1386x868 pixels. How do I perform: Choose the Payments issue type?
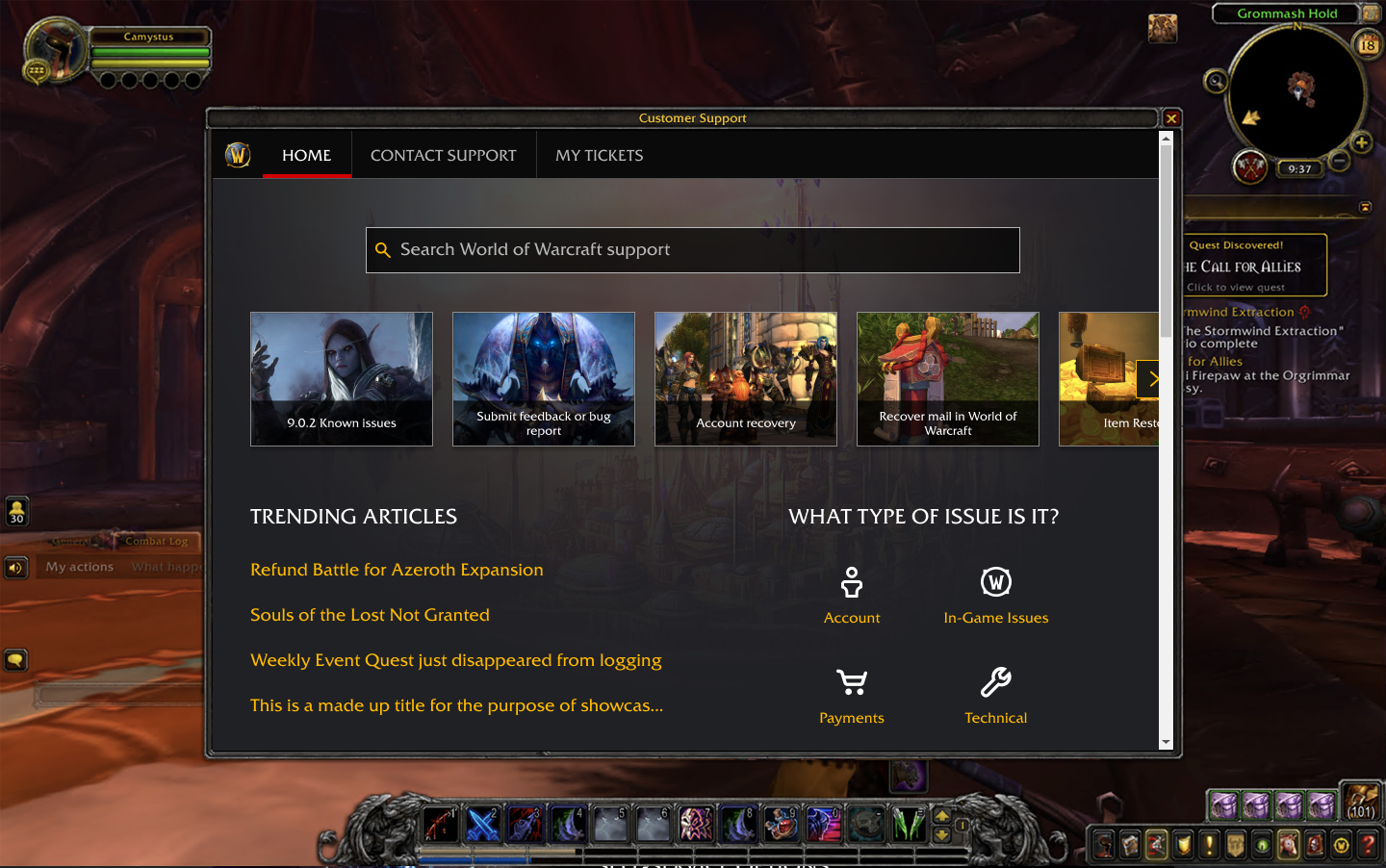852,696
